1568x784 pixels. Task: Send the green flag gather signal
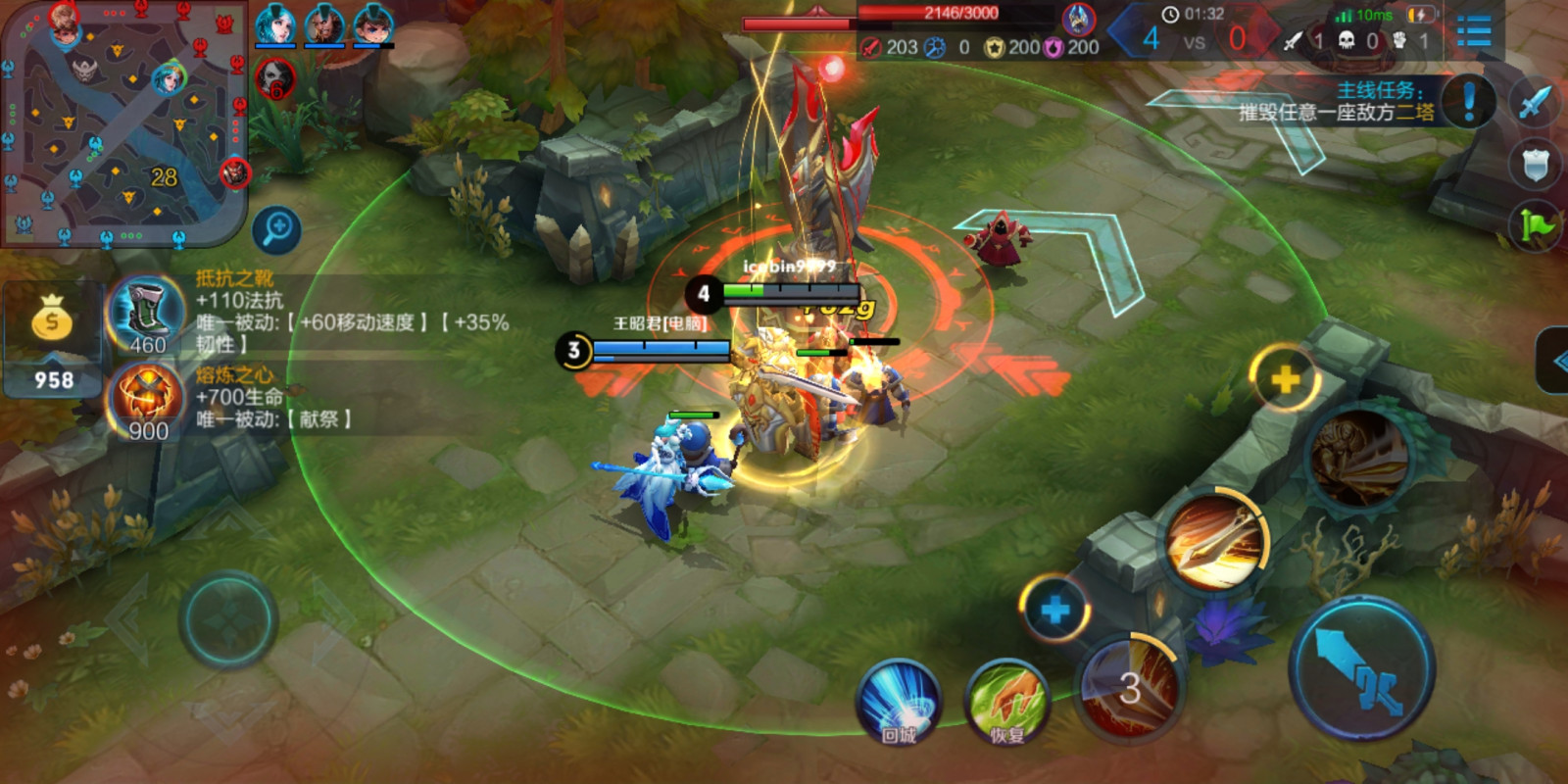point(1536,226)
